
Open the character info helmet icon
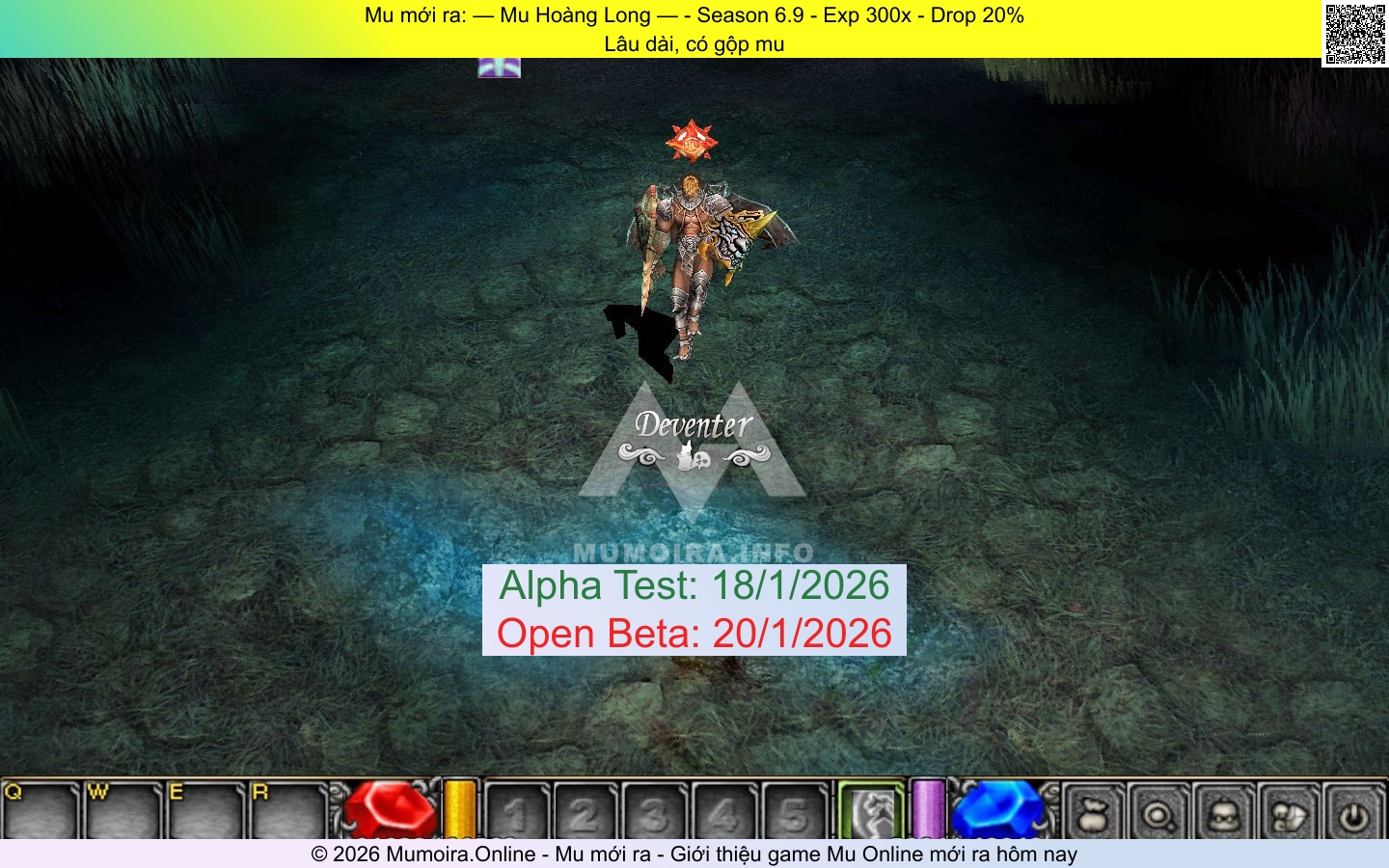click(1225, 815)
